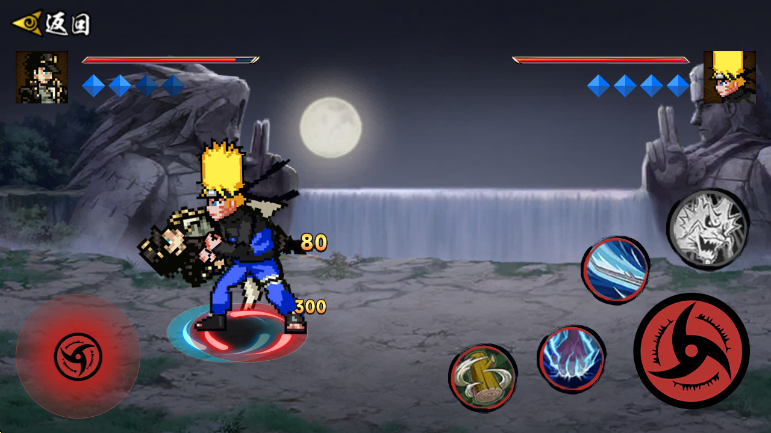Activate the grey beast summon skill
Screen dimensions: 771x433
point(707,228)
